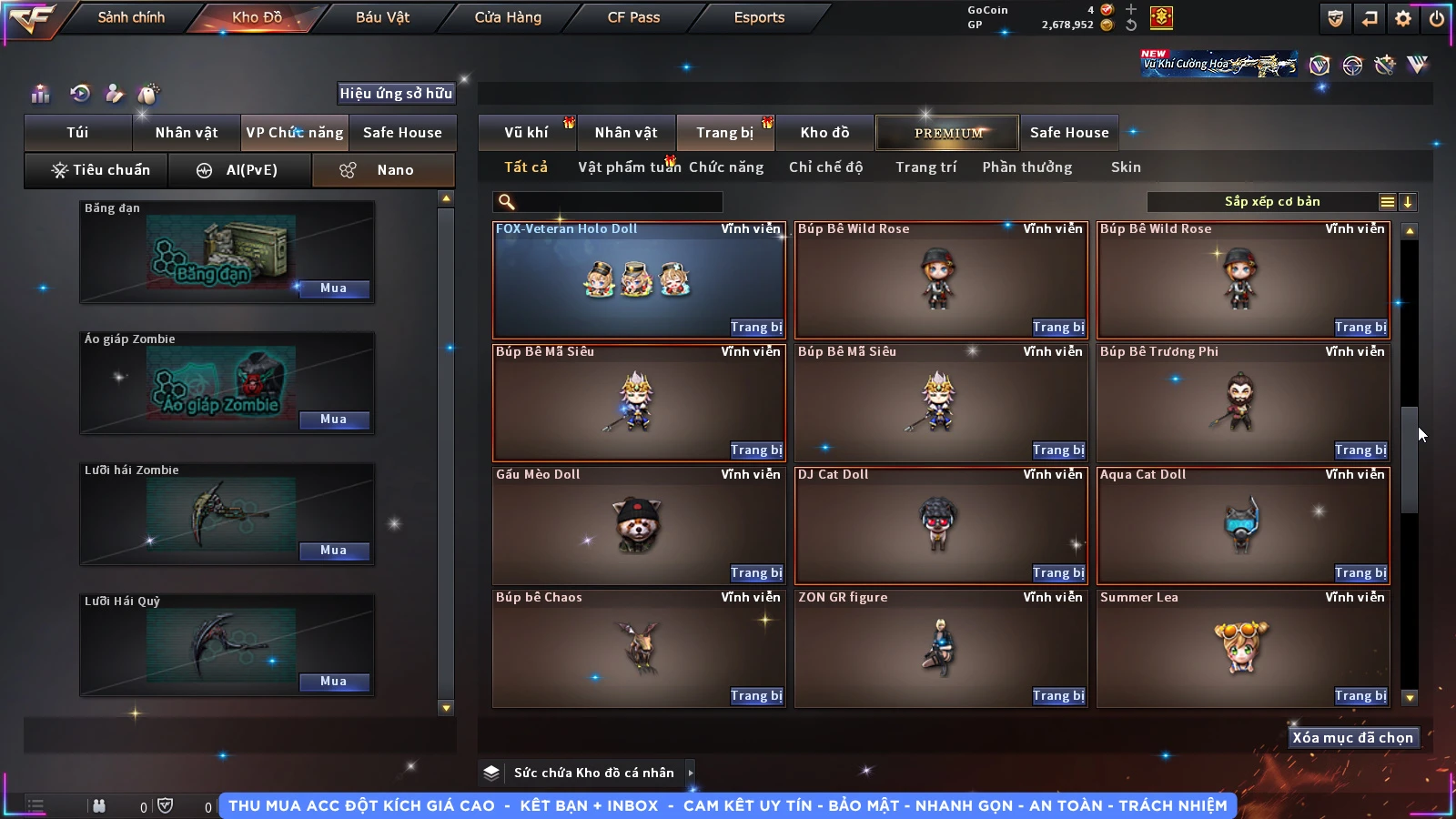Show the Tất cả filter

click(526, 167)
